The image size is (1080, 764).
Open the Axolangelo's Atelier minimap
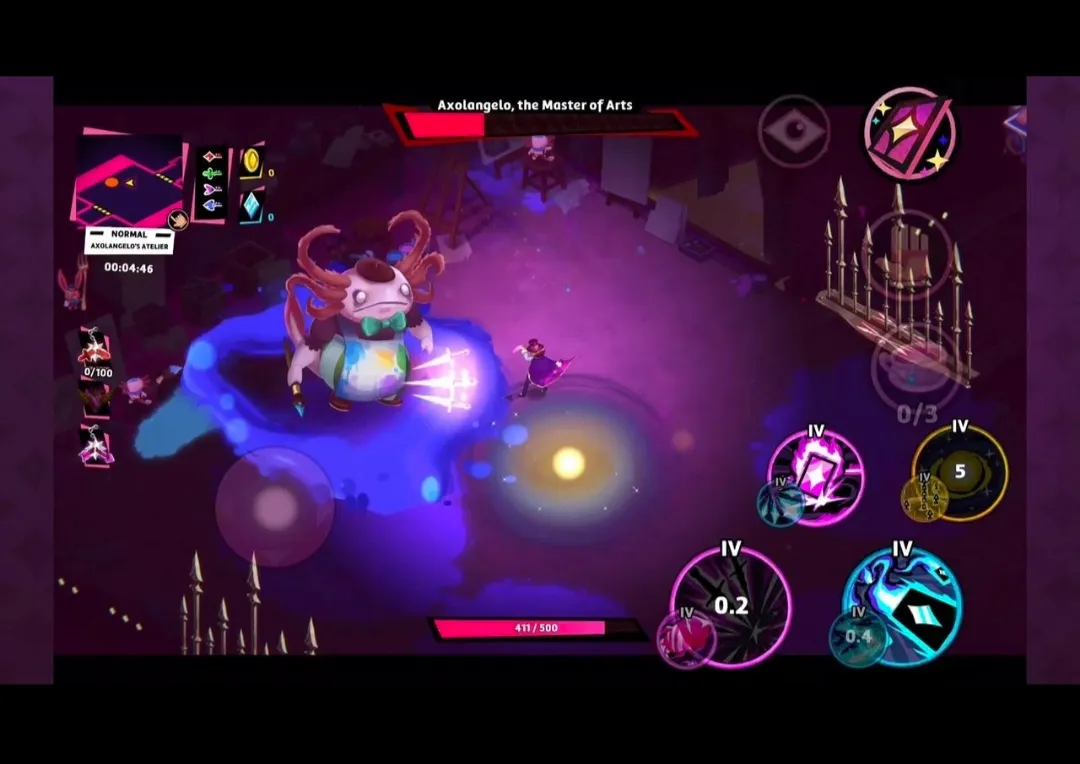pos(128,180)
